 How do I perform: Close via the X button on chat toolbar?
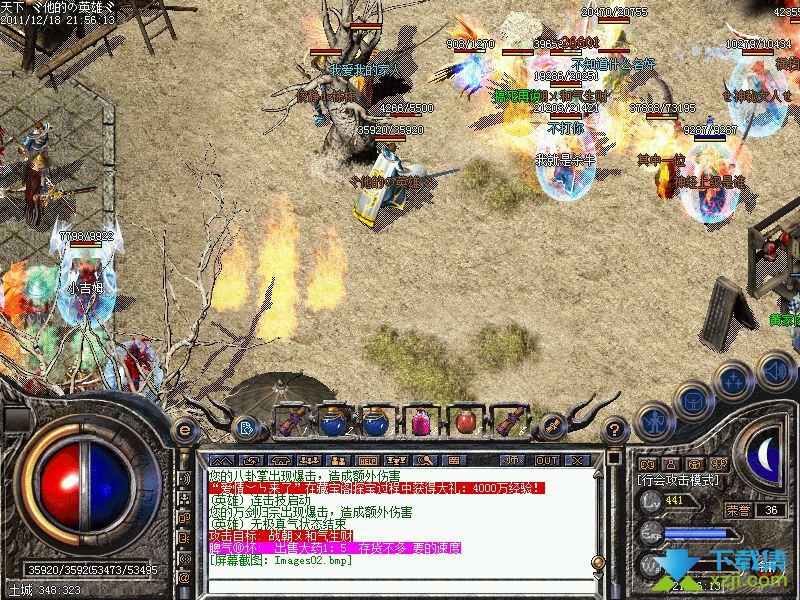pyautogui.click(x=577, y=461)
